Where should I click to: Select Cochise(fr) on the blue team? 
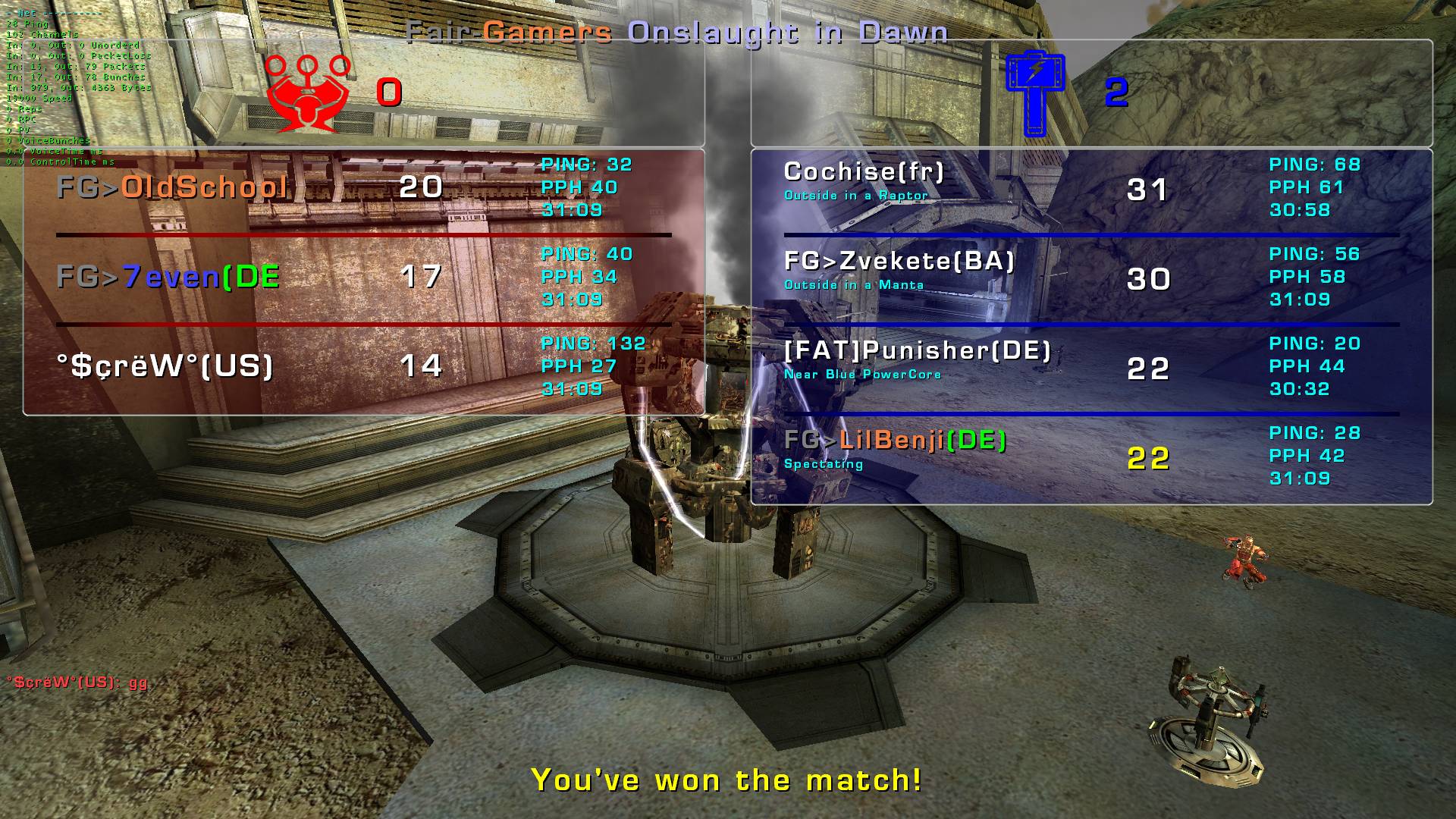pos(864,173)
